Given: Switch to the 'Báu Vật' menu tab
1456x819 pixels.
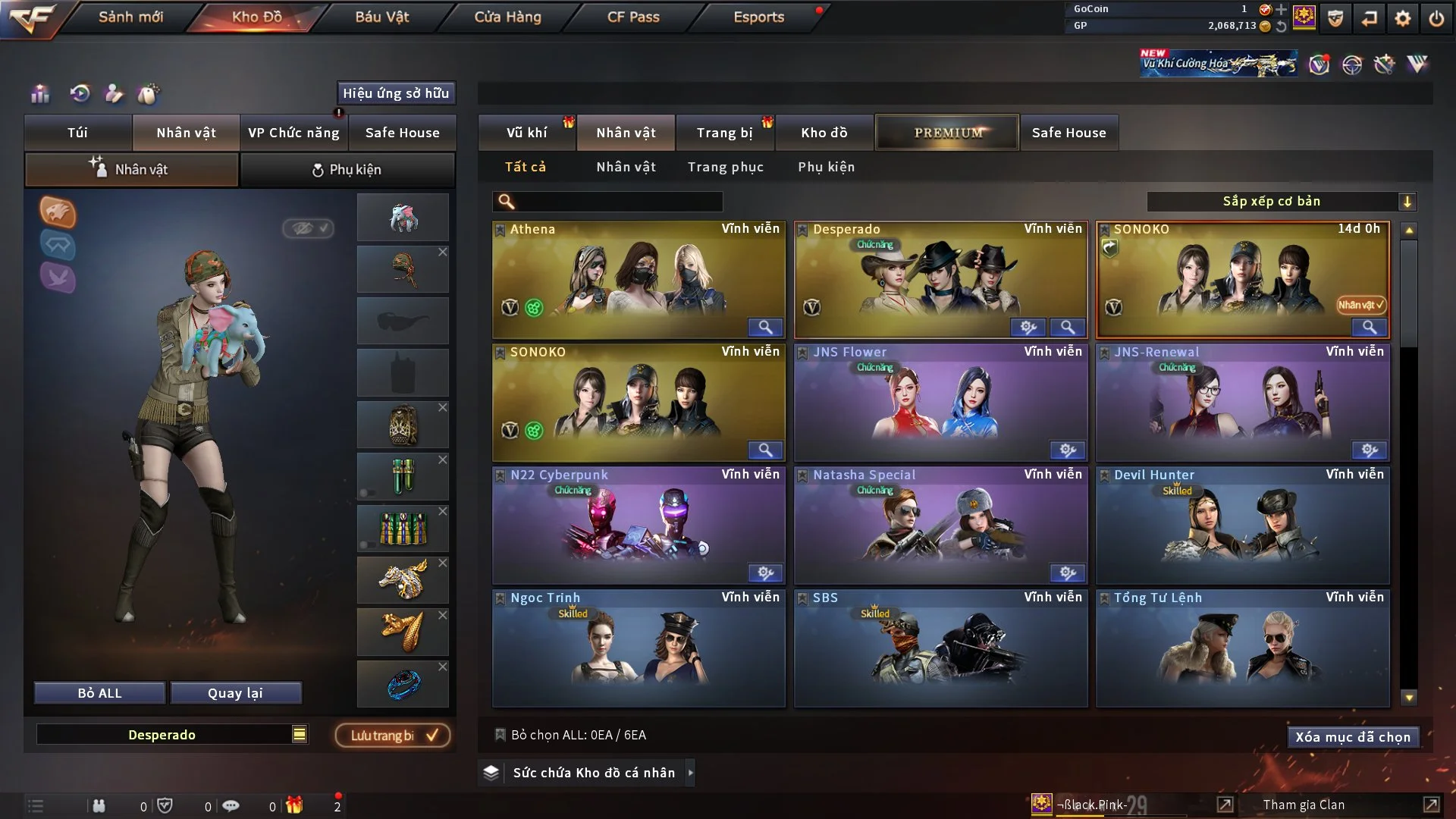Looking at the screenshot, I should tap(382, 17).
